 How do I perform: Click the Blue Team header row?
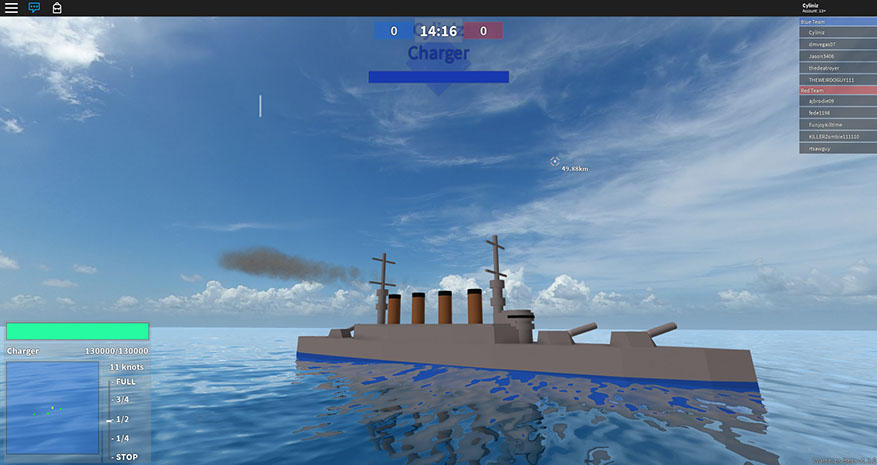click(x=837, y=21)
